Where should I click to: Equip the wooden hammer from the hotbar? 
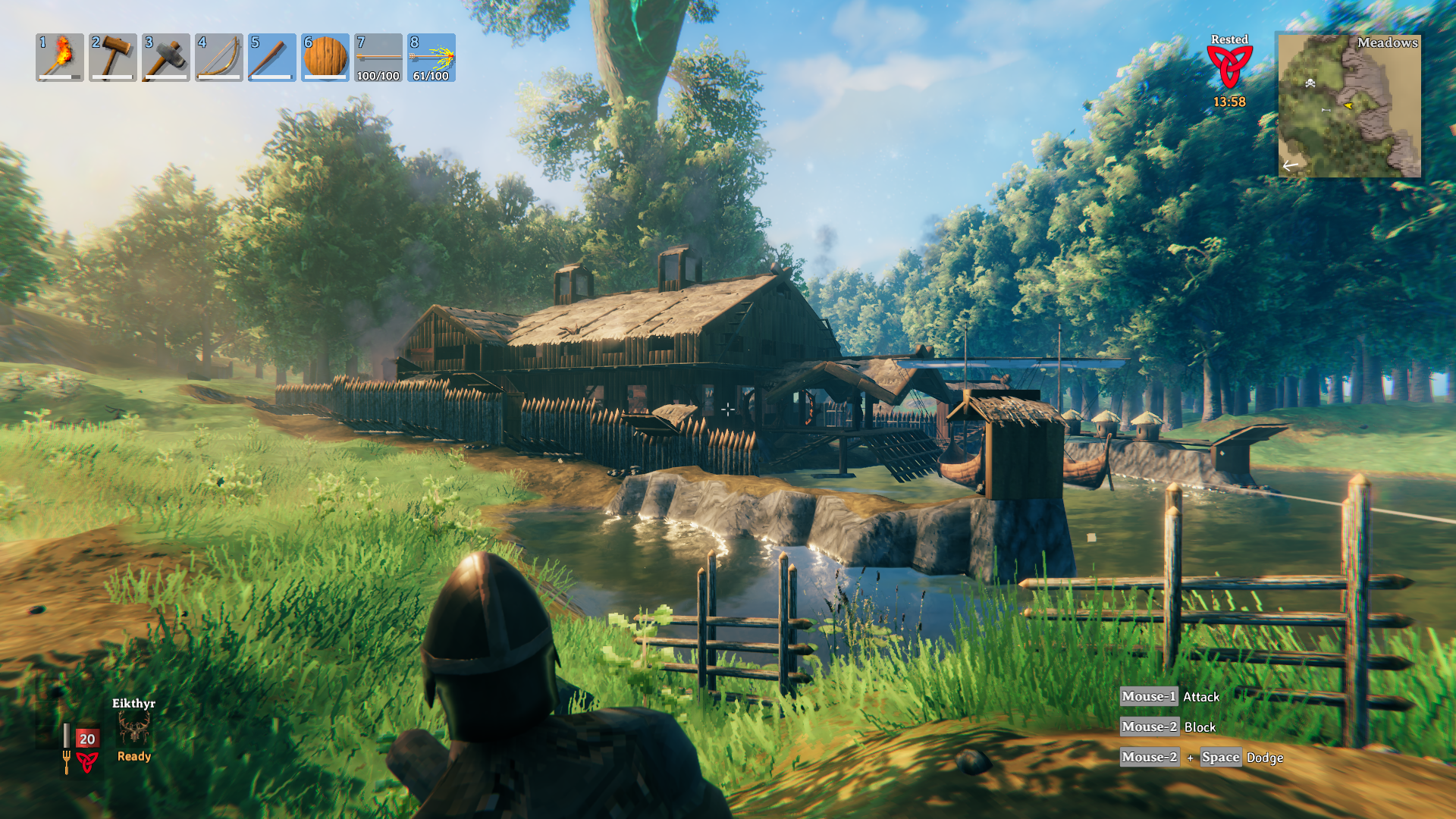113,58
